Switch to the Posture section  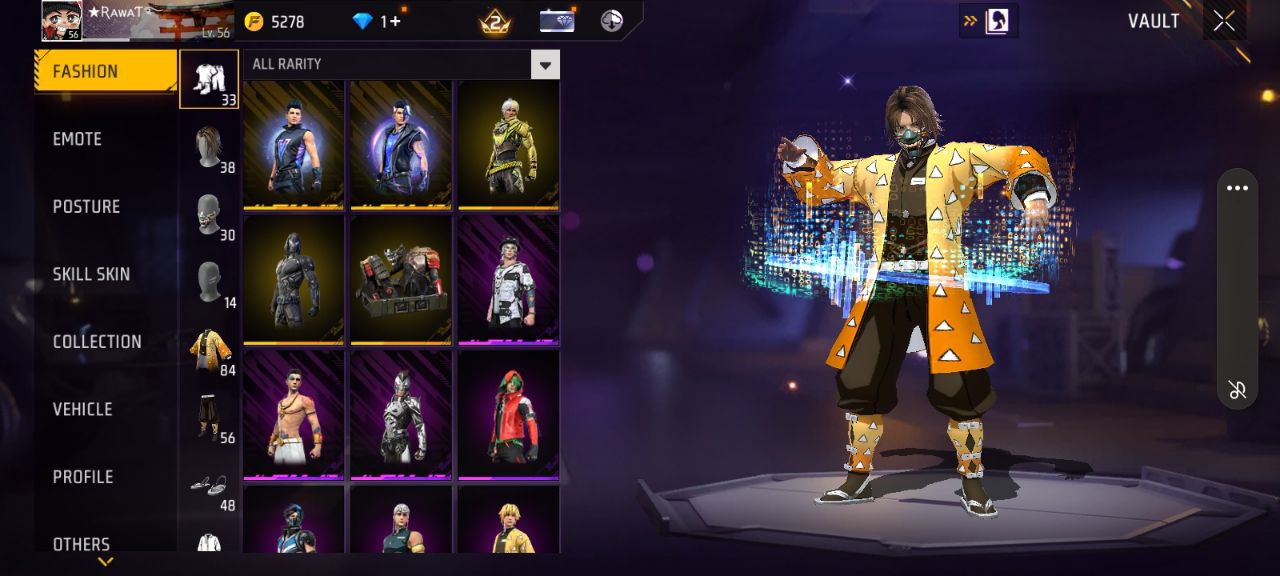(x=86, y=206)
